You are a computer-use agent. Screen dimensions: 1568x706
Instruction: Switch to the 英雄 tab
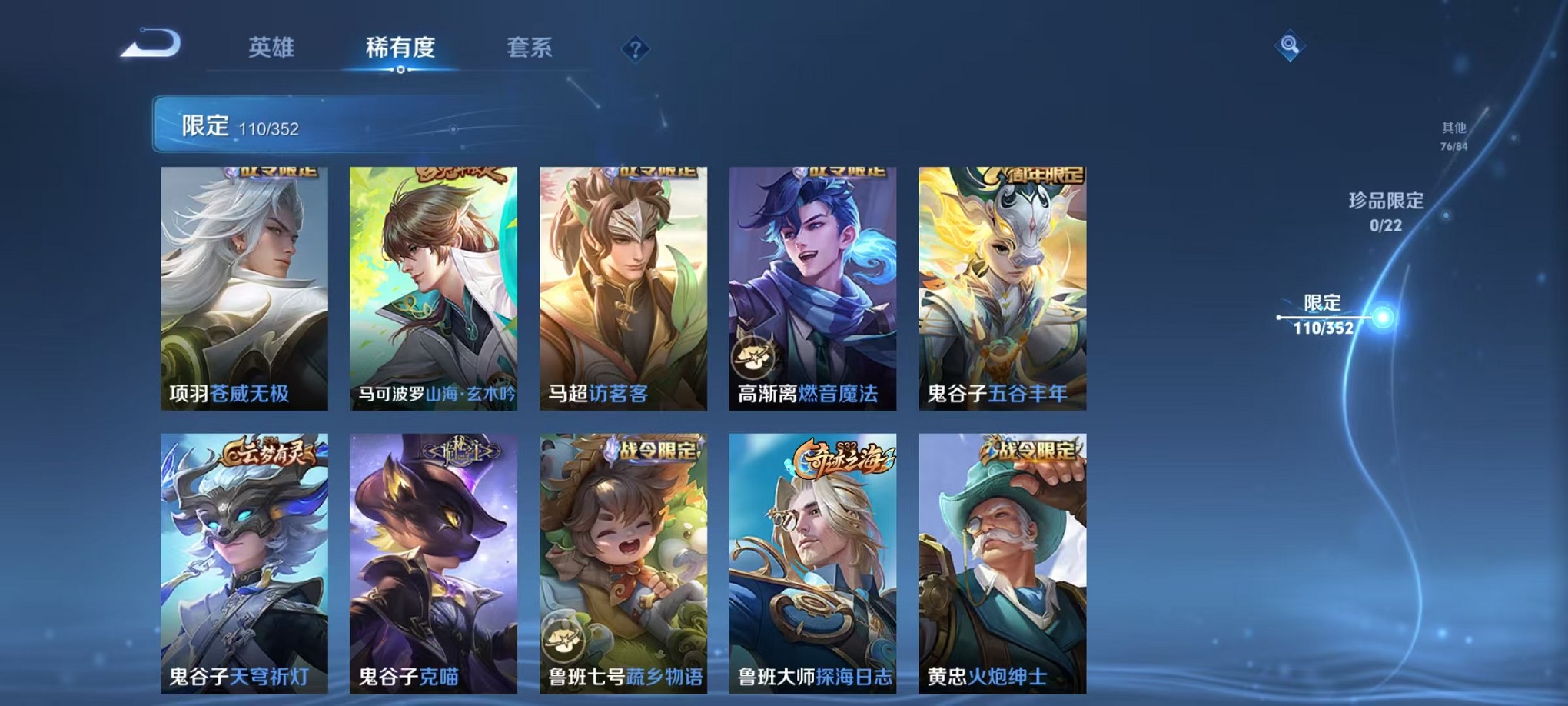[272, 48]
